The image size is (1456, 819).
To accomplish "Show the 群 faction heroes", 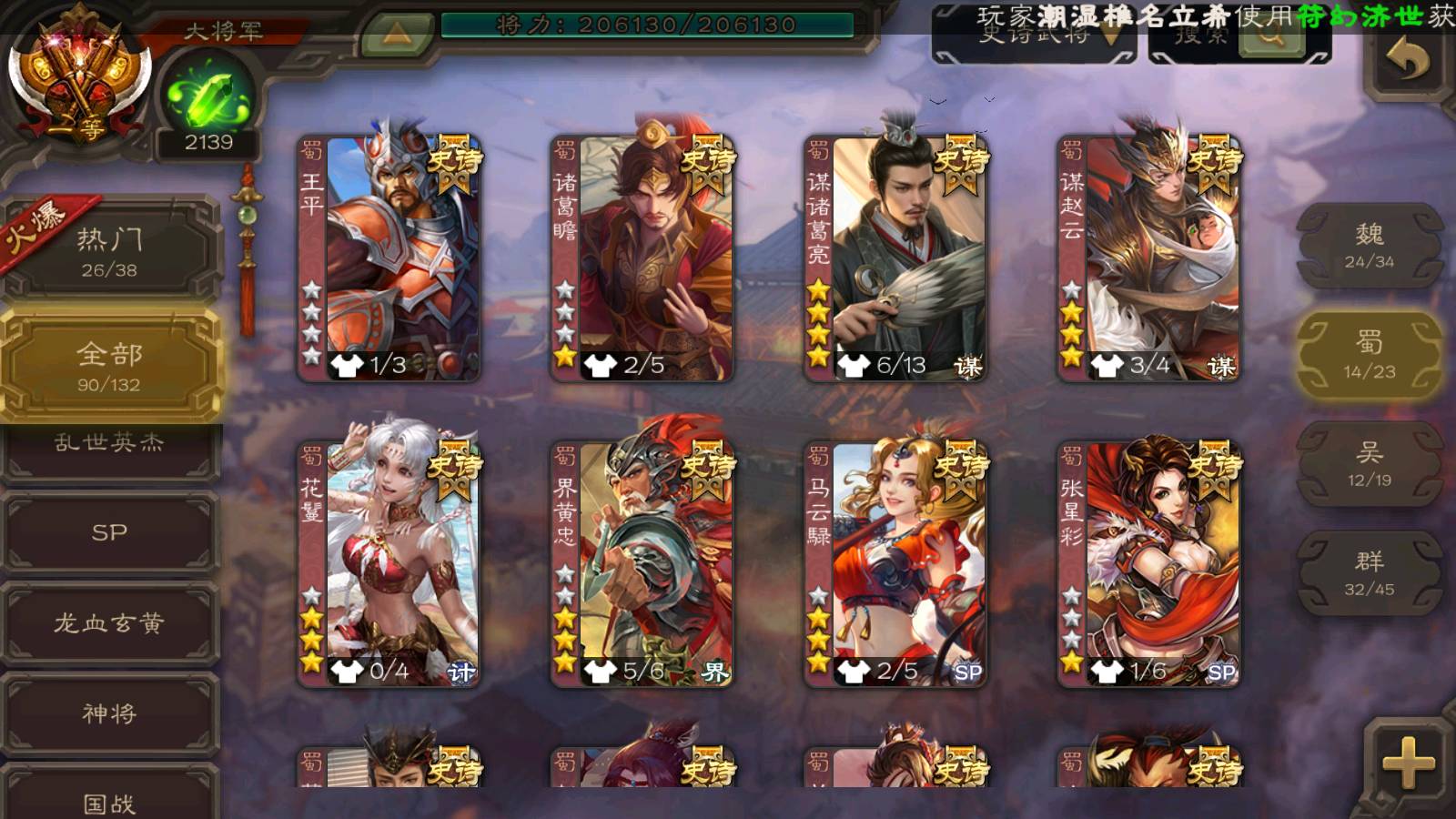I will click(x=1369, y=573).
